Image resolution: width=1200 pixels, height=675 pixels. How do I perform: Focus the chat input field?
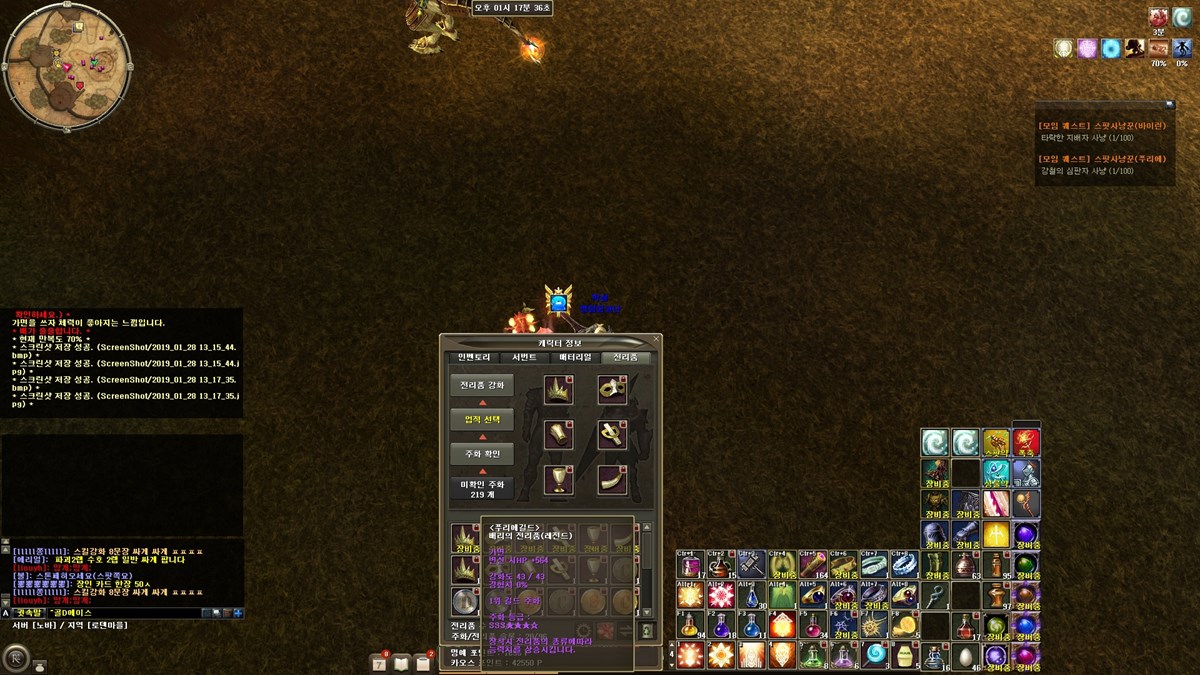120,612
